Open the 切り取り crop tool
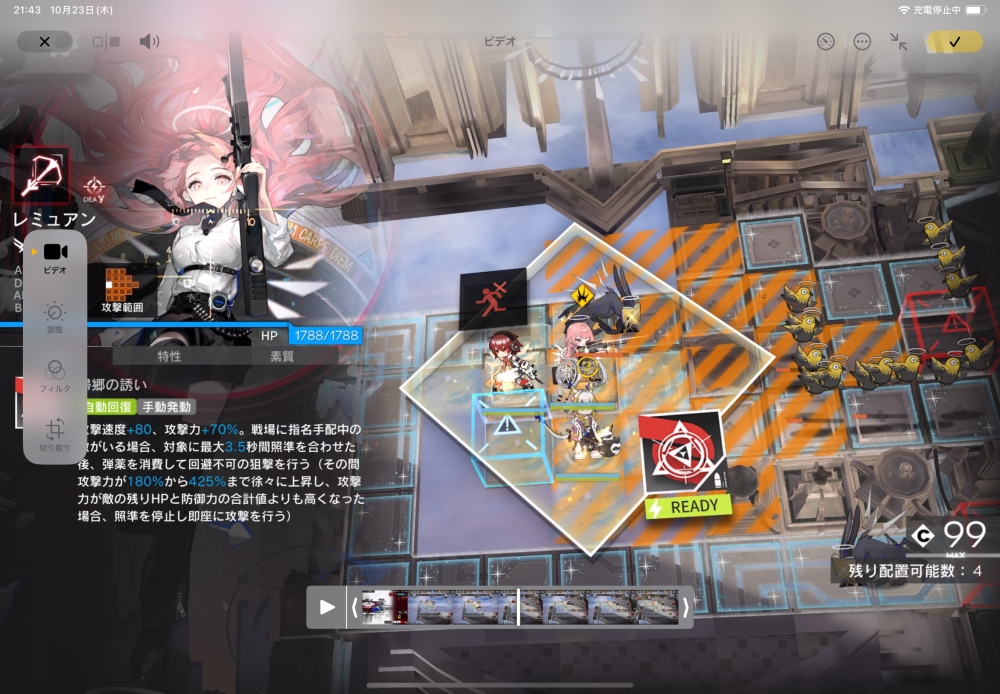Viewport: 1000px width, 694px height. click(55, 432)
